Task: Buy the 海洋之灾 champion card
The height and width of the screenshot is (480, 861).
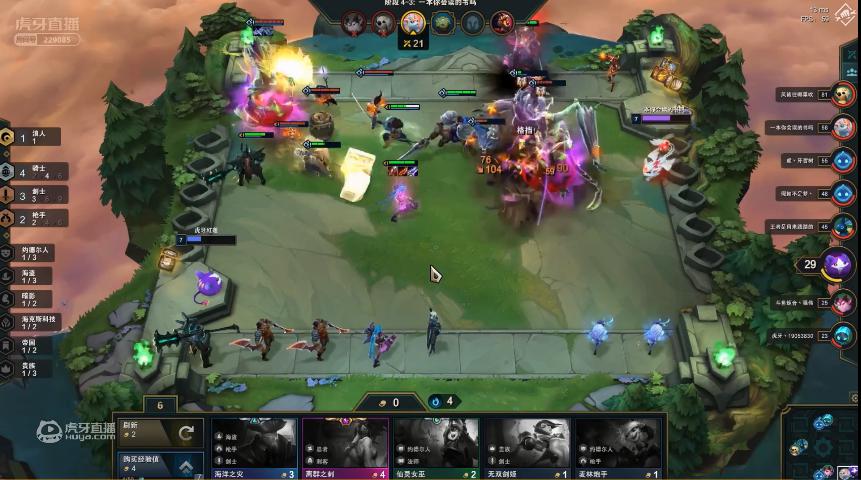Action: tap(255, 447)
